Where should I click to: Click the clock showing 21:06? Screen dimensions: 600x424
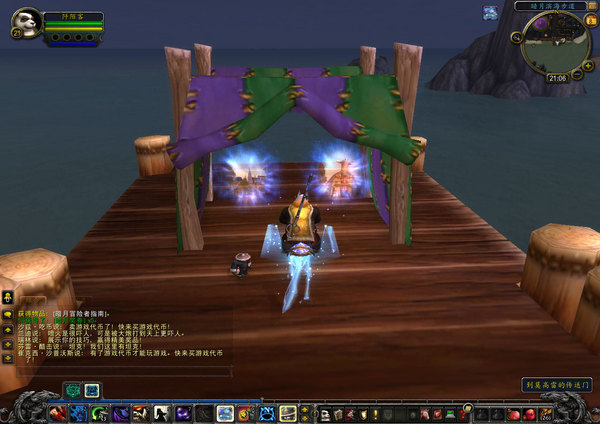tap(556, 77)
